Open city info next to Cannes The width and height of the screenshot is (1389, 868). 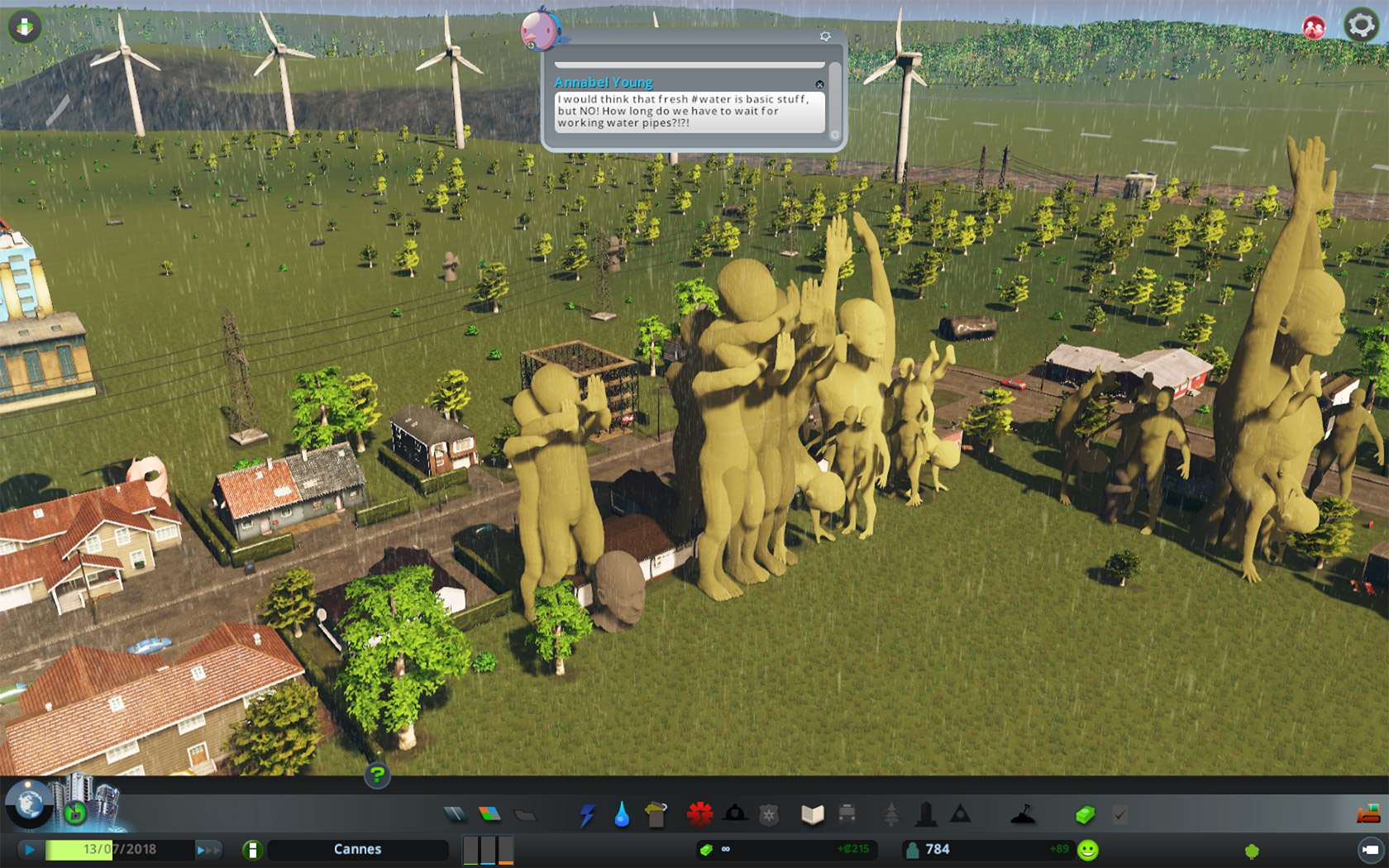click(x=253, y=849)
